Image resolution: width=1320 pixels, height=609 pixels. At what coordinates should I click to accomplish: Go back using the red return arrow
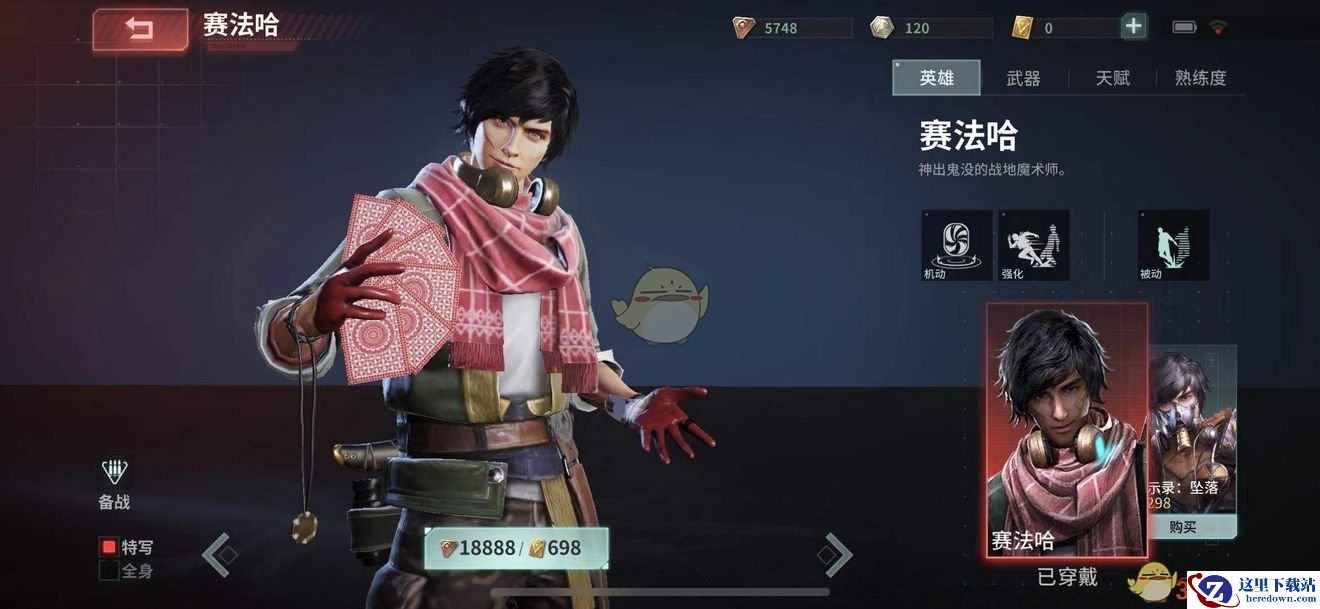[140, 29]
